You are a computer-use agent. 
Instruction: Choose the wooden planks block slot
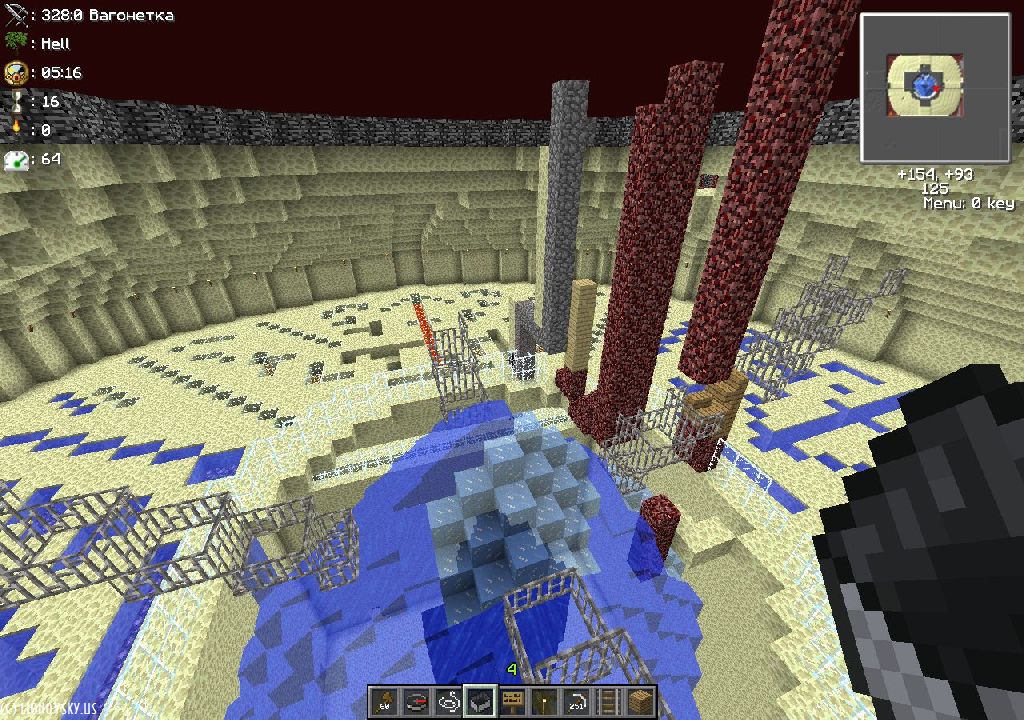(x=640, y=701)
